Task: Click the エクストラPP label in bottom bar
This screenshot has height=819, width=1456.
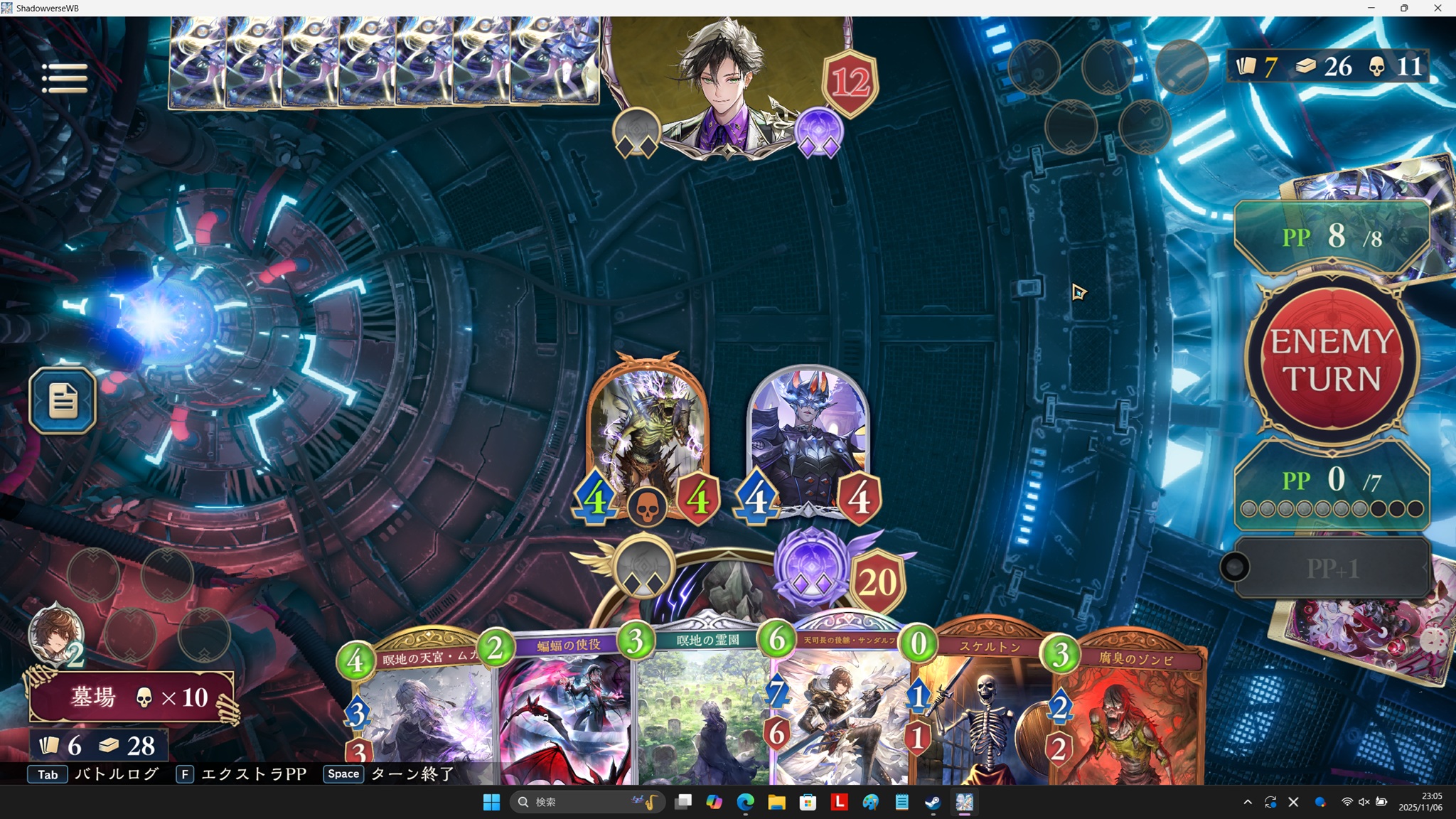Action: click(x=253, y=774)
